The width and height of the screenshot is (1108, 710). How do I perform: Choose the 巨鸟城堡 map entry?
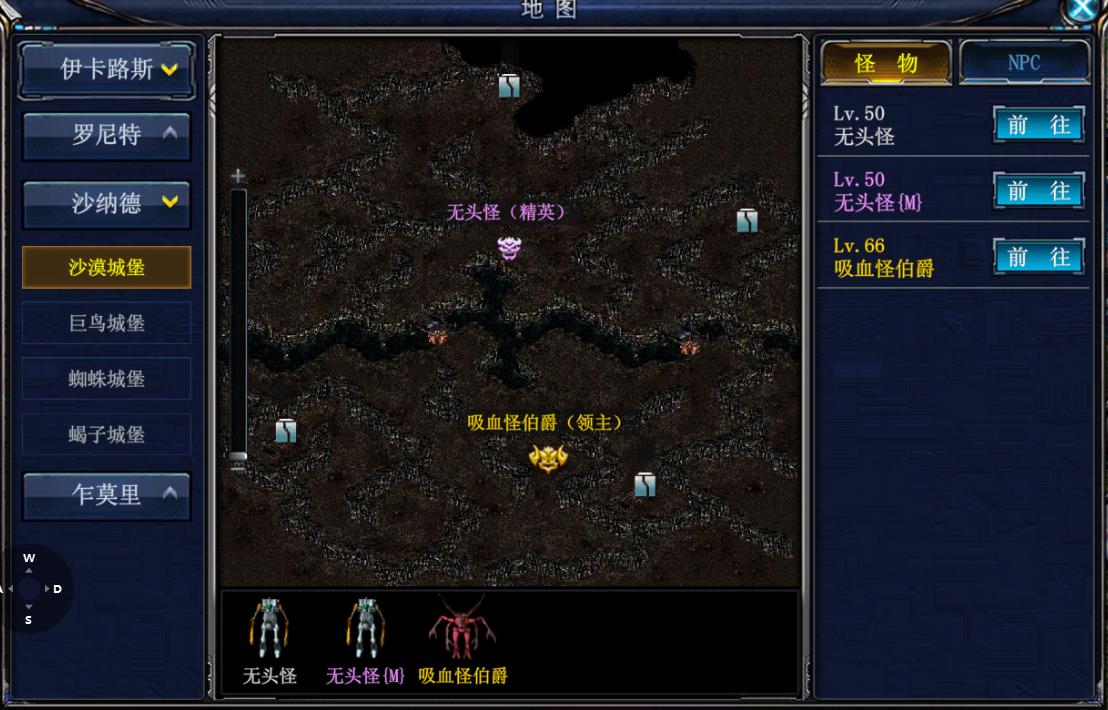(x=106, y=323)
